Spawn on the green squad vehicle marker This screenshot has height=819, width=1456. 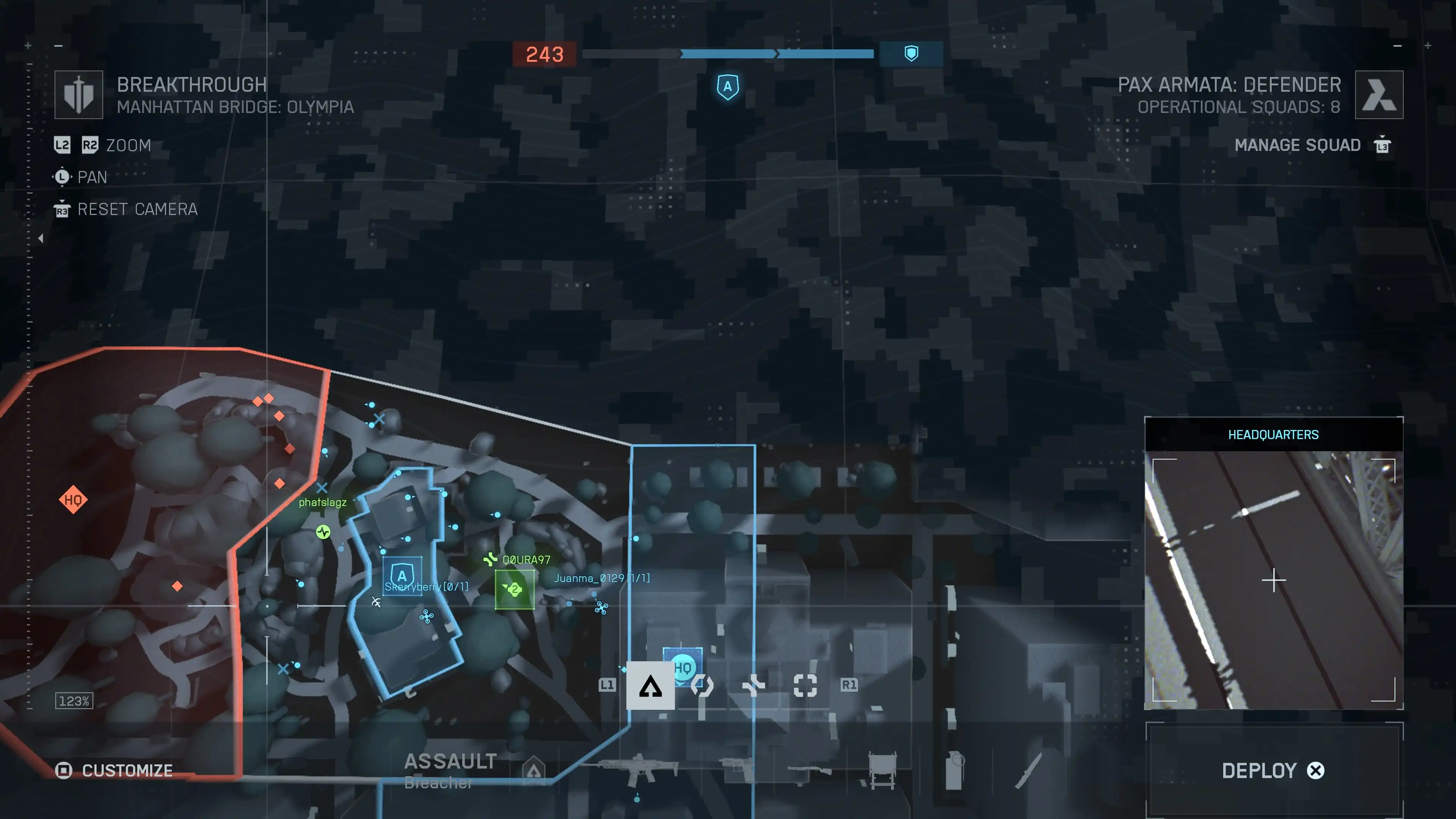coord(515,590)
